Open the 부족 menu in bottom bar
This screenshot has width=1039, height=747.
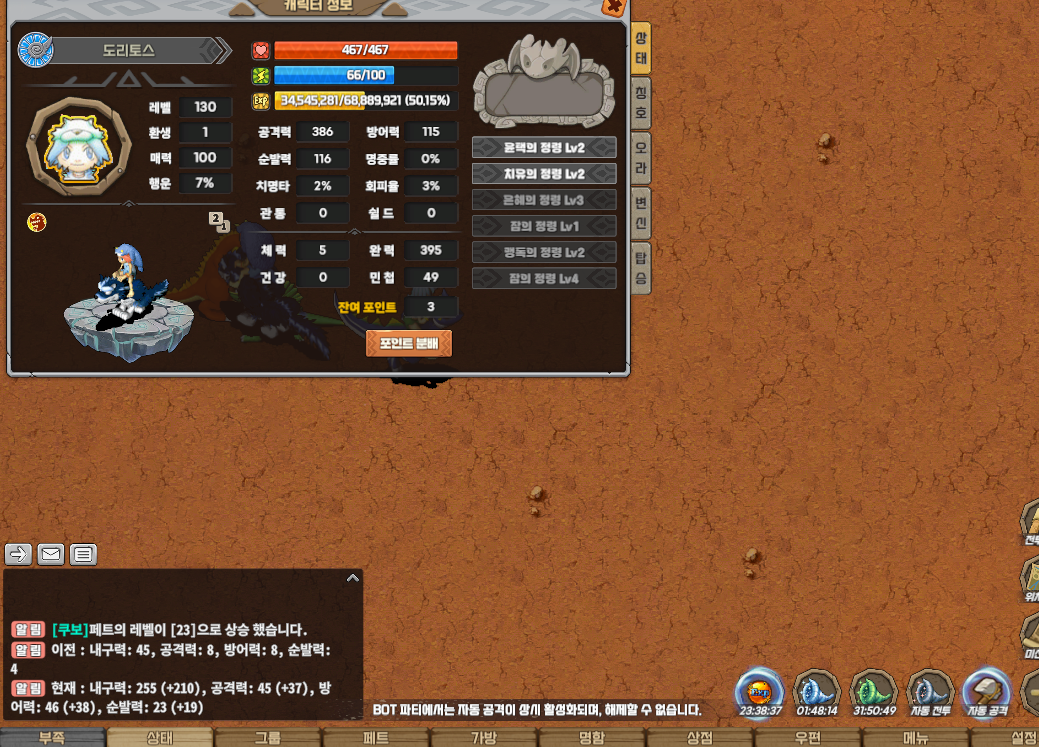(52, 738)
